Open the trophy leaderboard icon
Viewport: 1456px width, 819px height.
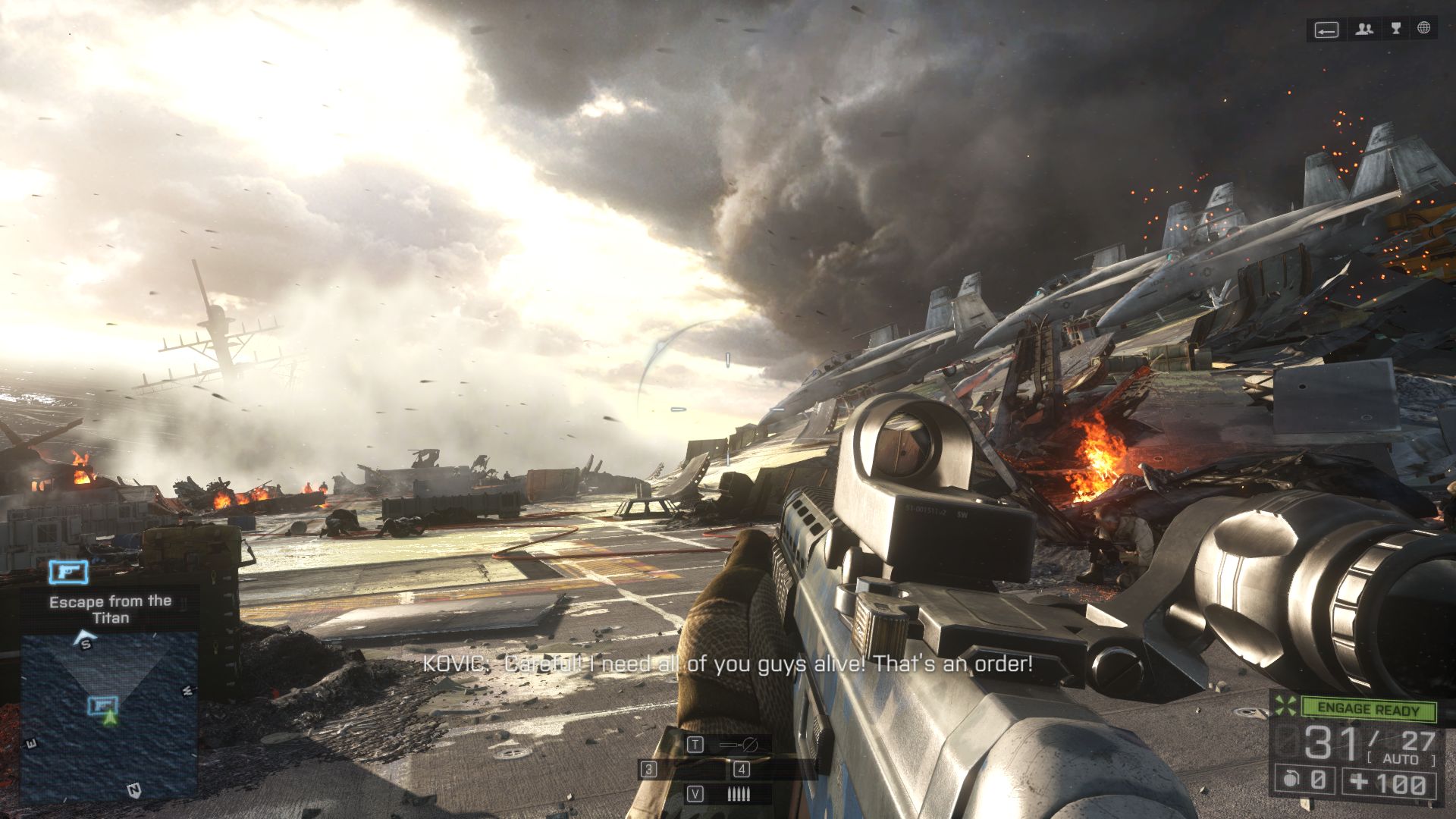(1395, 29)
